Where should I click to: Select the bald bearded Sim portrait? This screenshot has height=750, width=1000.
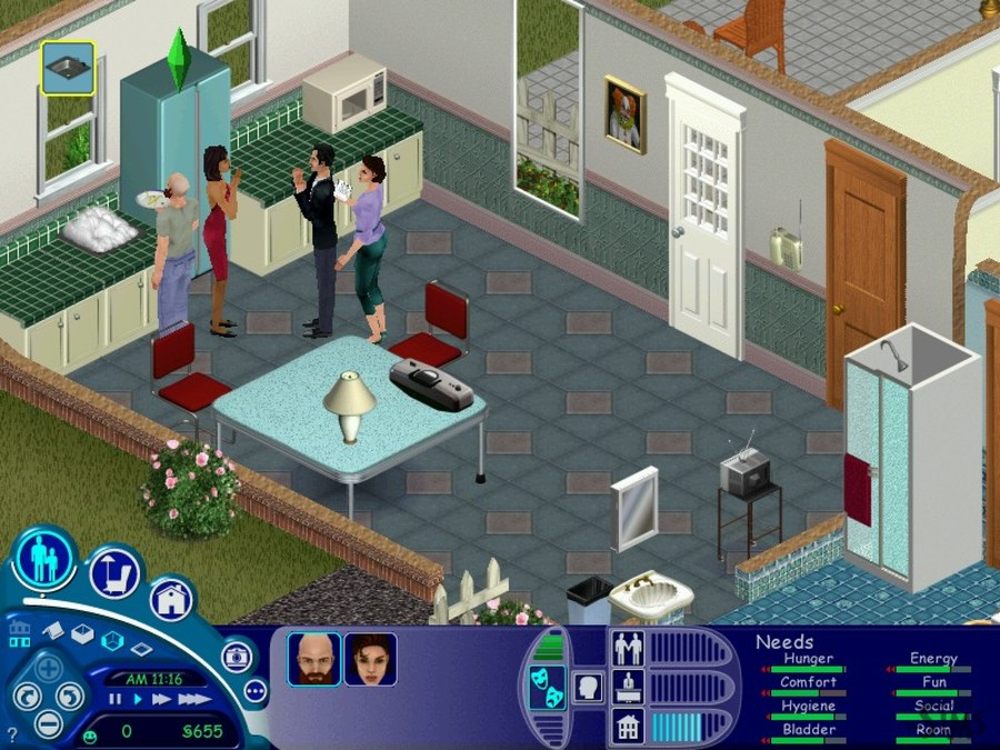coord(314,659)
